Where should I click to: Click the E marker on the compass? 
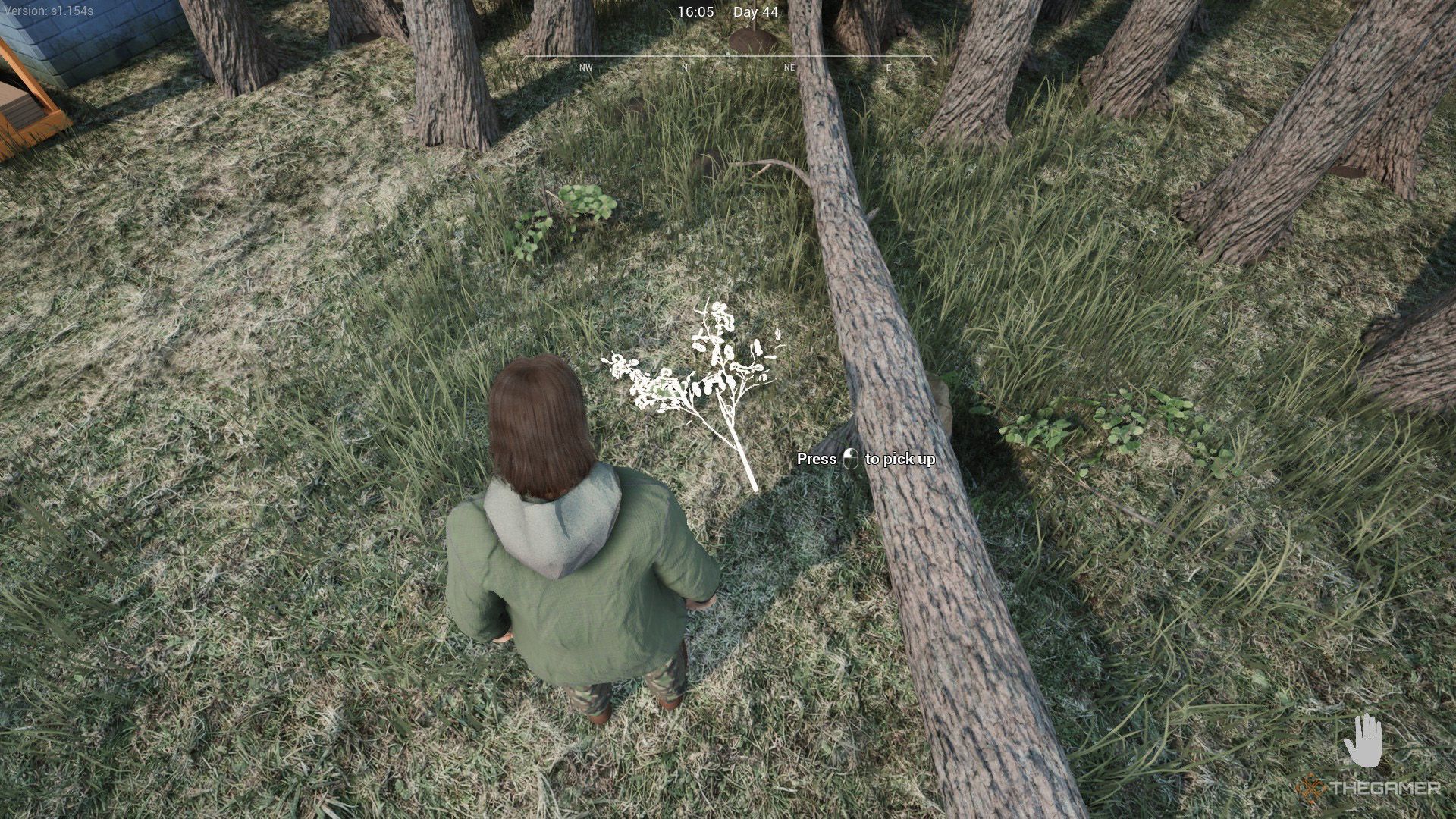point(887,68)
